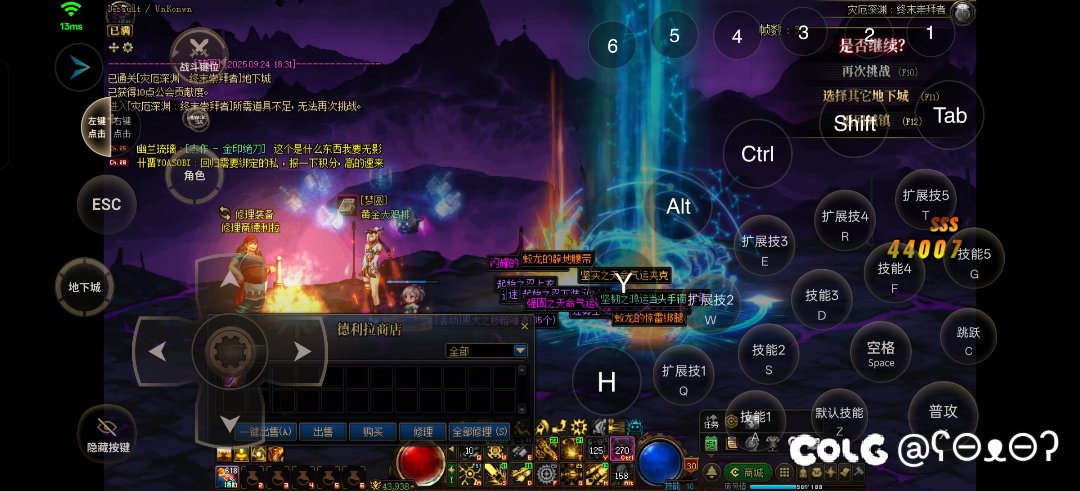Click the 一键出售 (one-click sell) shop button
Screen dimensions: 1080x491
266,431
